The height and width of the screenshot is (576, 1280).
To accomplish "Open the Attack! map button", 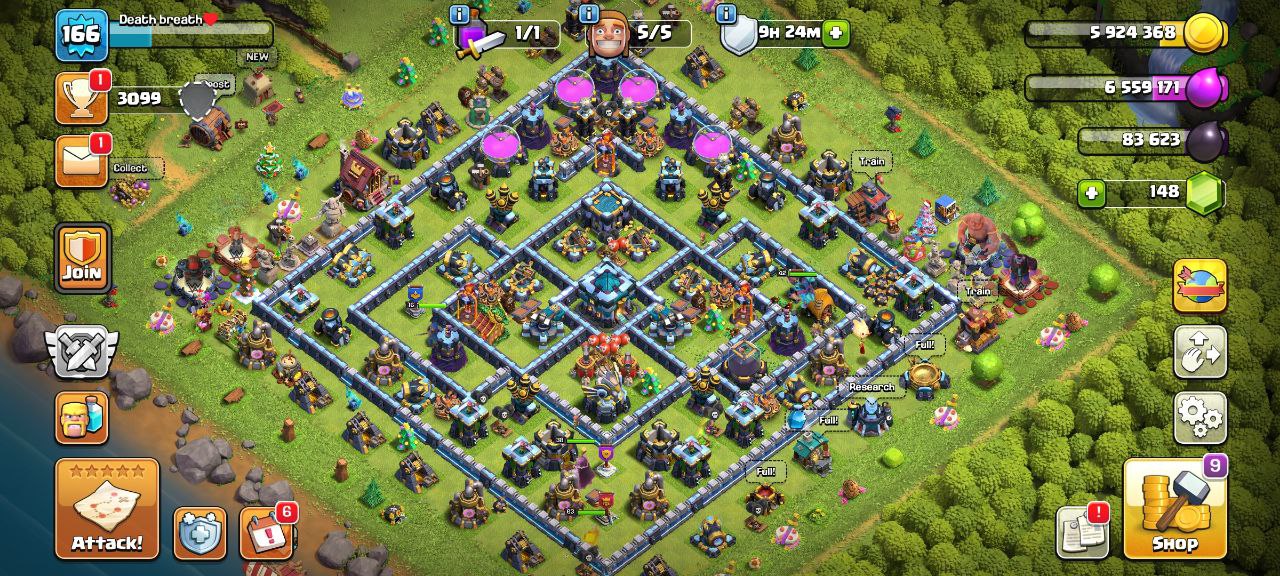I will click(107, 508).
